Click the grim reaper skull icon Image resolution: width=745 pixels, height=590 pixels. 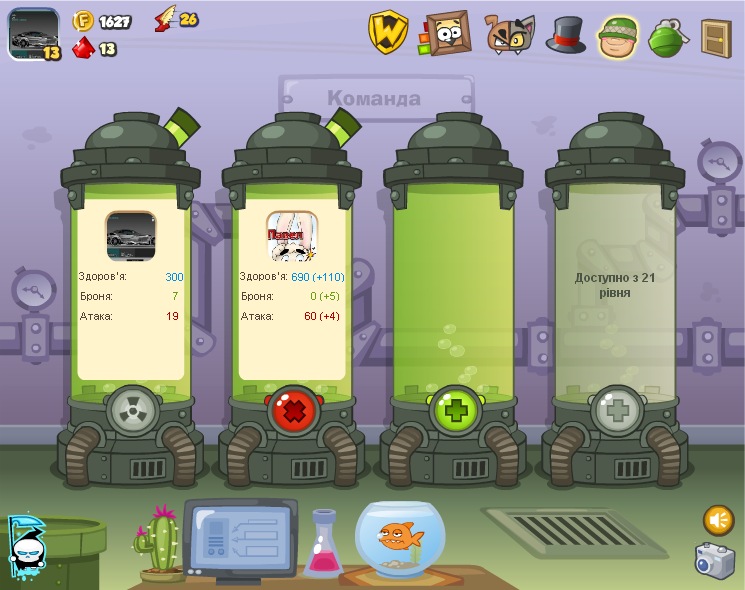click(x=24, y=542)
